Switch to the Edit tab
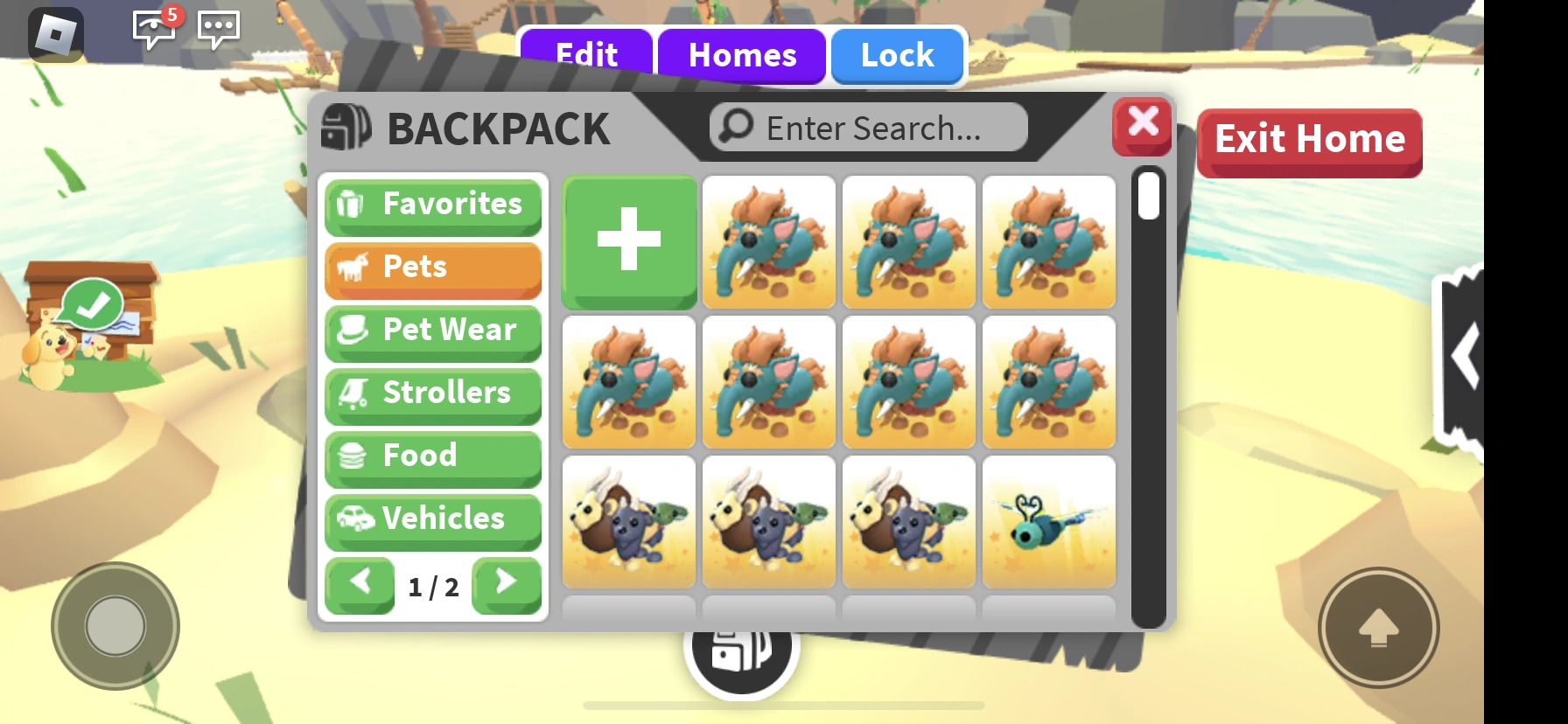Viewport: 1568px width, 724px height. pyautogui.click(x=585, y=55)
